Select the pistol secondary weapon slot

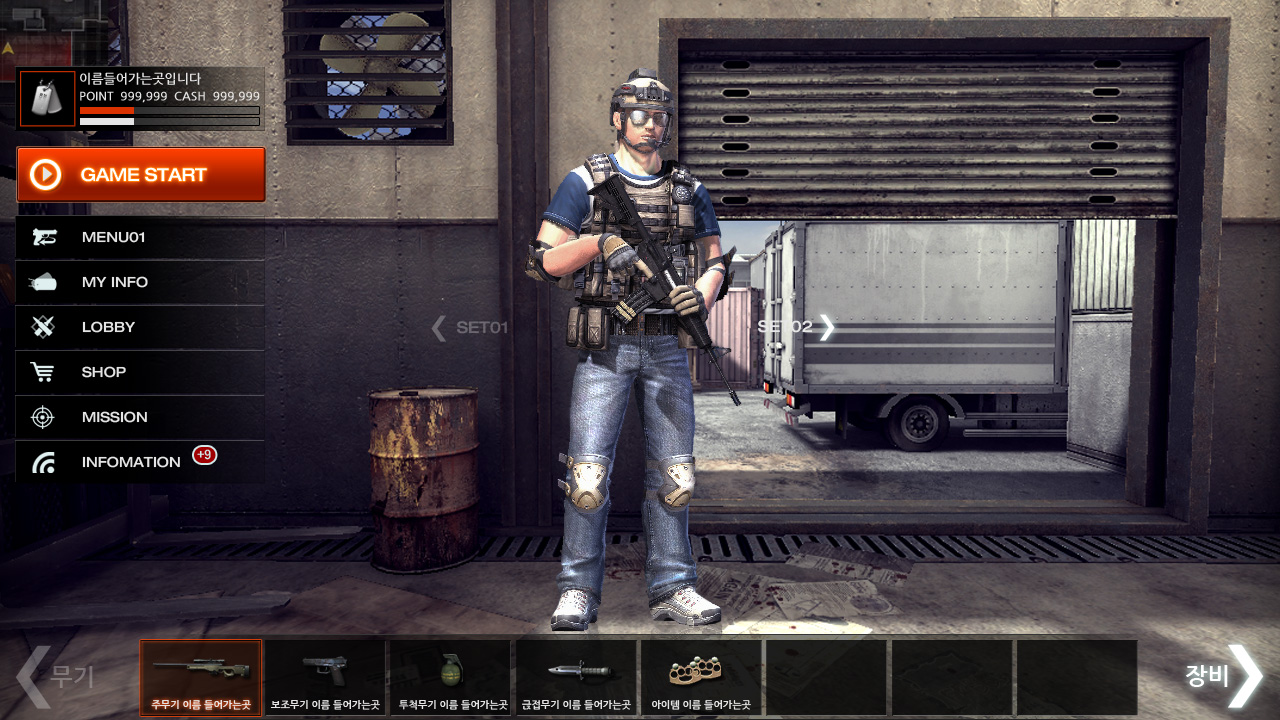[325, 677]
